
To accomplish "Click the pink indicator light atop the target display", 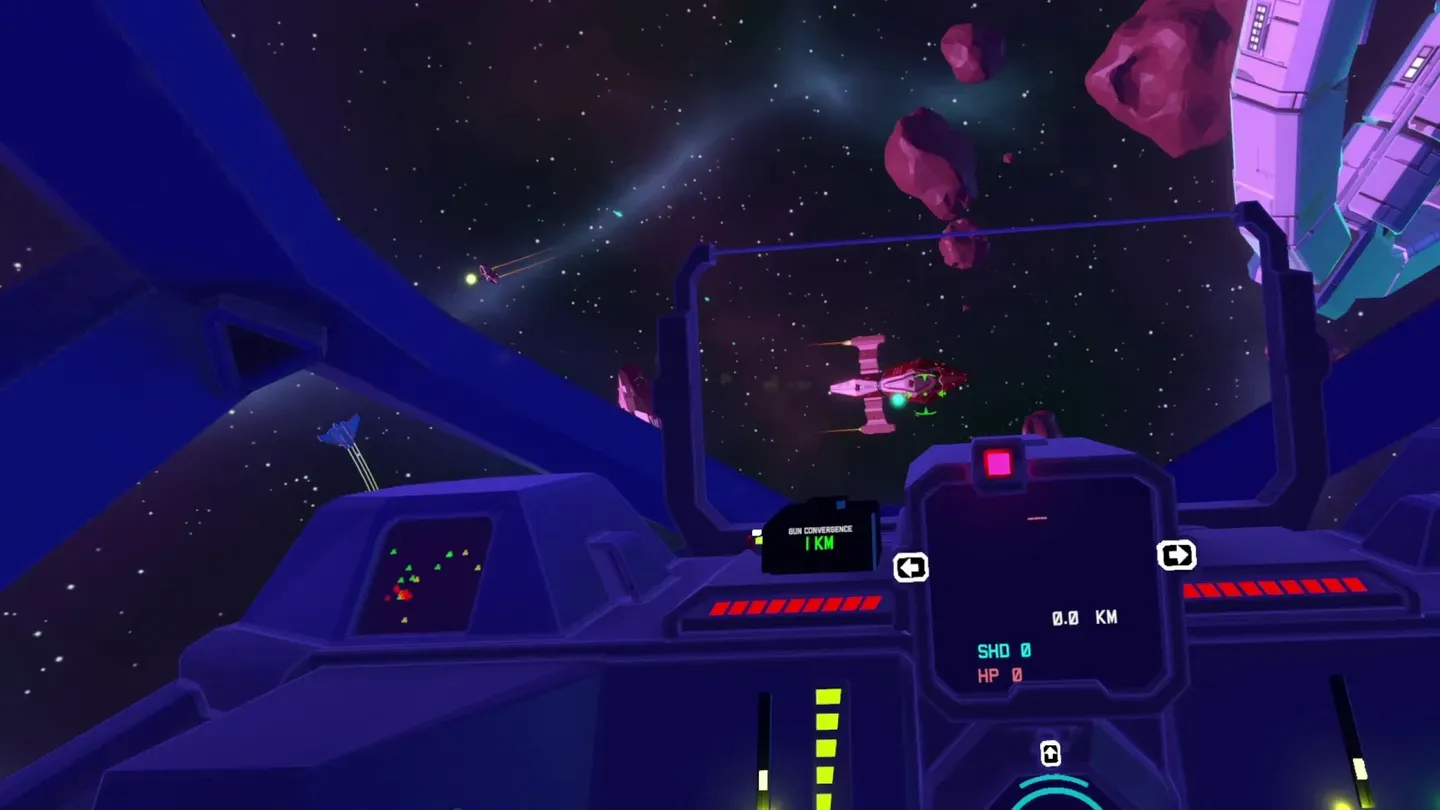I will point(1000,462).
